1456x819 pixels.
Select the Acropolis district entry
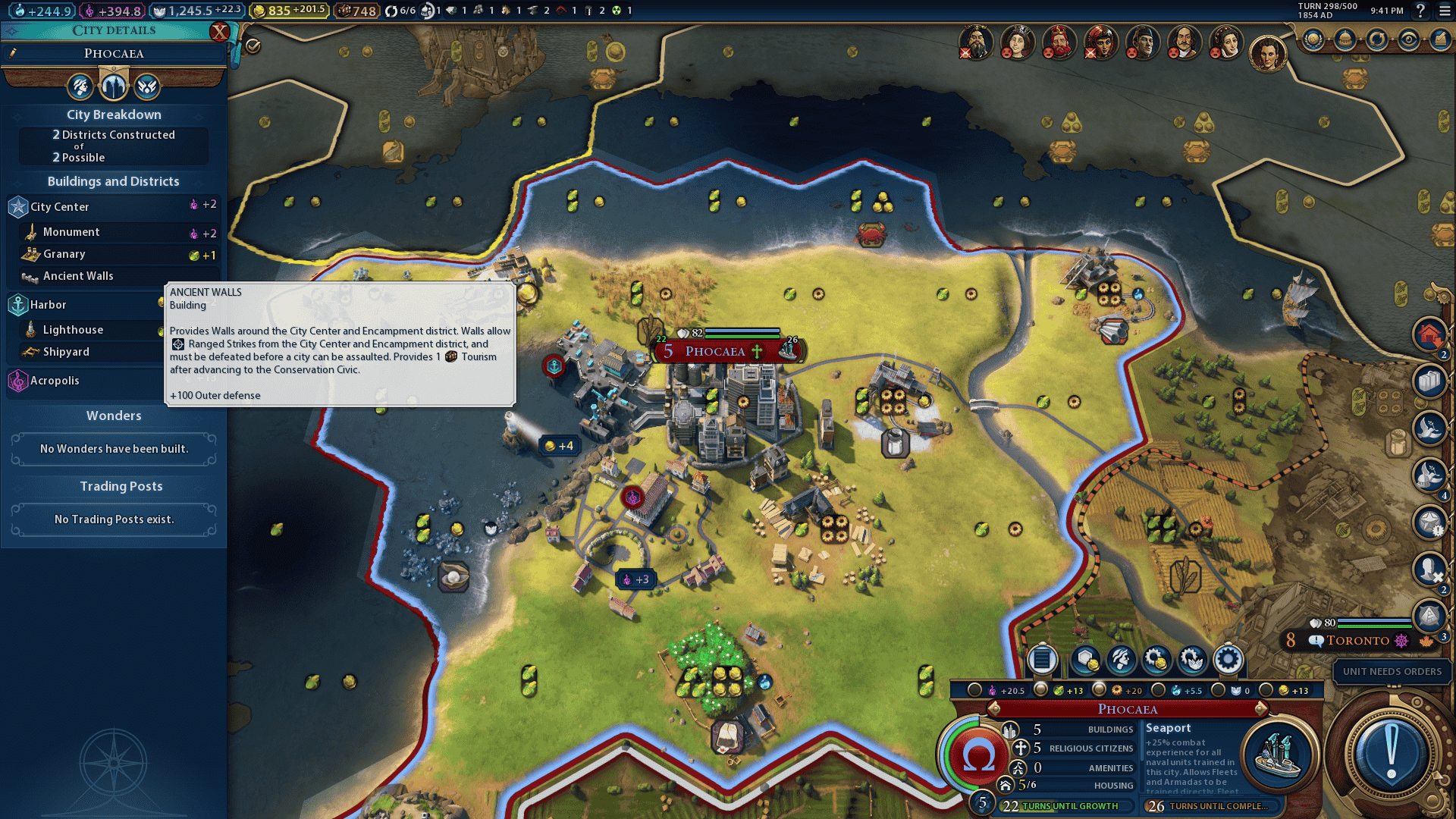pos(55,381)
